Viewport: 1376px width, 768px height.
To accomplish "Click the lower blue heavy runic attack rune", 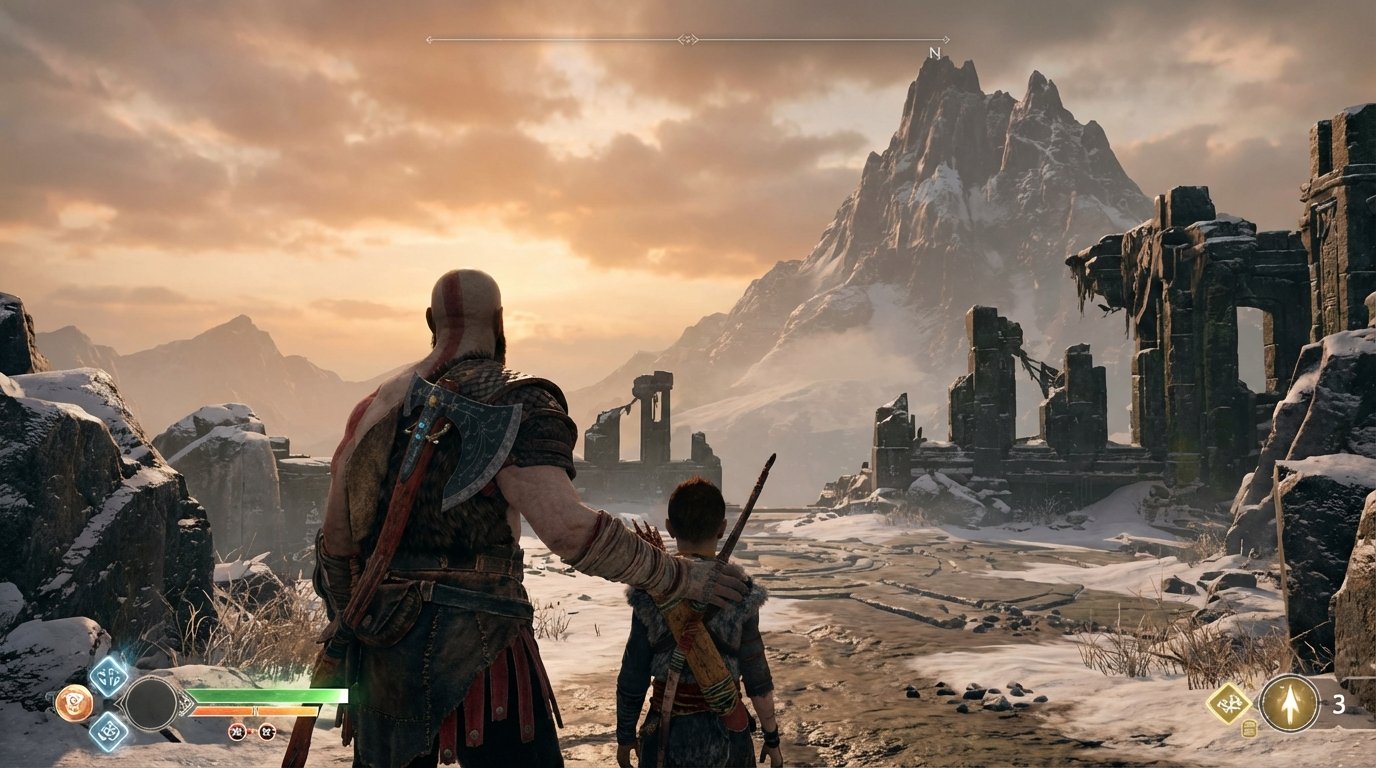I will click(x=110, y=733).
